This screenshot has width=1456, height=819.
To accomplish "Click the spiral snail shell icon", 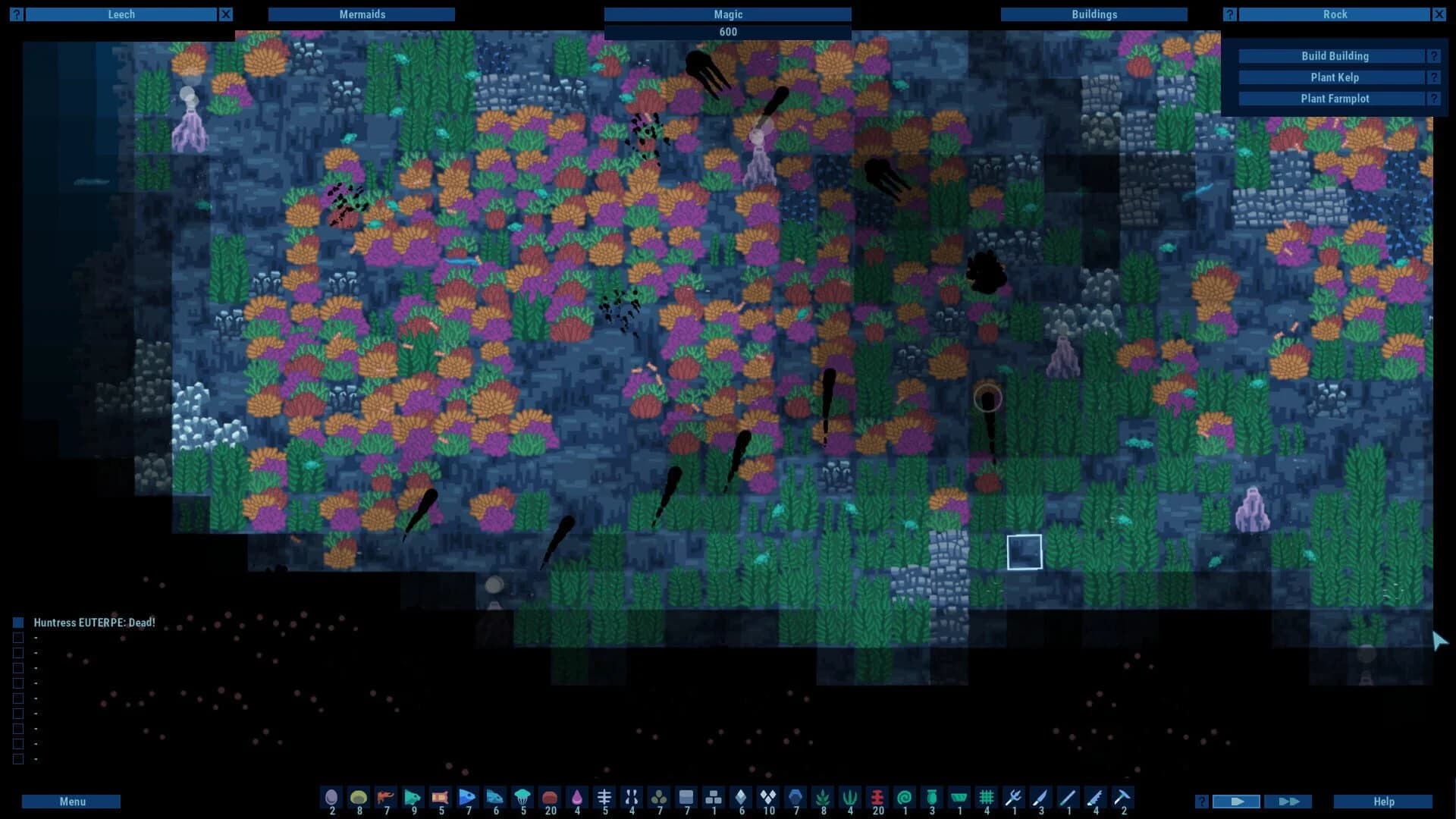I will [x=905, y=798].
